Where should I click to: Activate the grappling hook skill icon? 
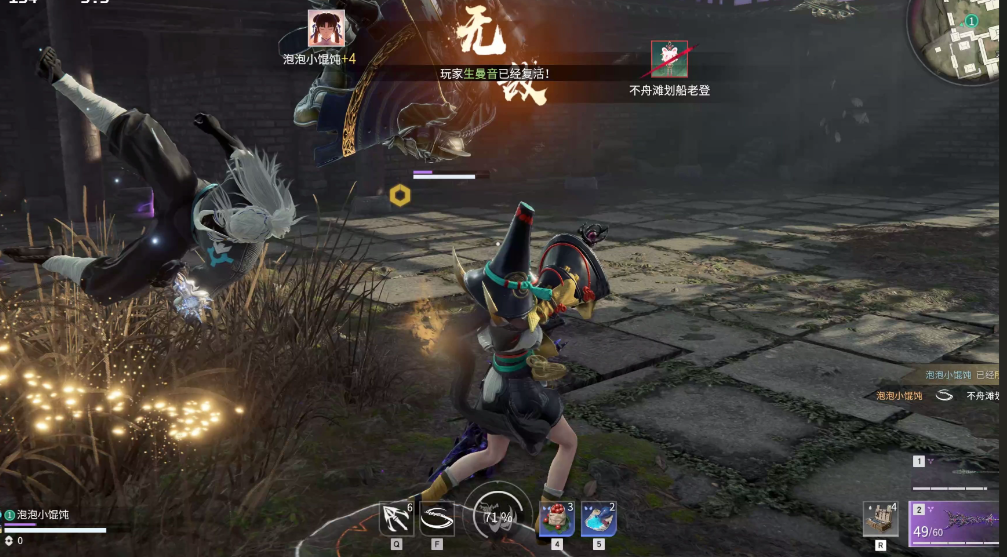click(x=396, y=519)
